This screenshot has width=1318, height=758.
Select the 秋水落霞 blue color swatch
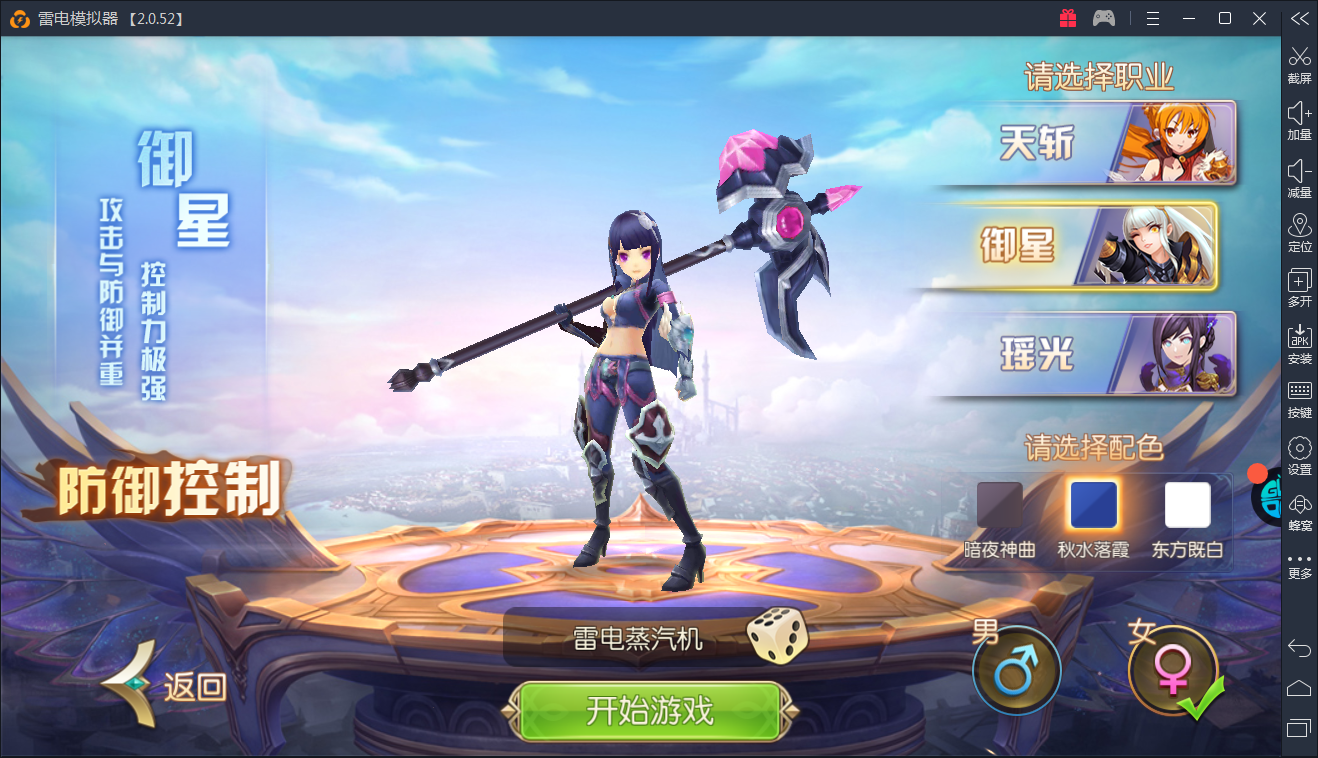click(1093, 505)
